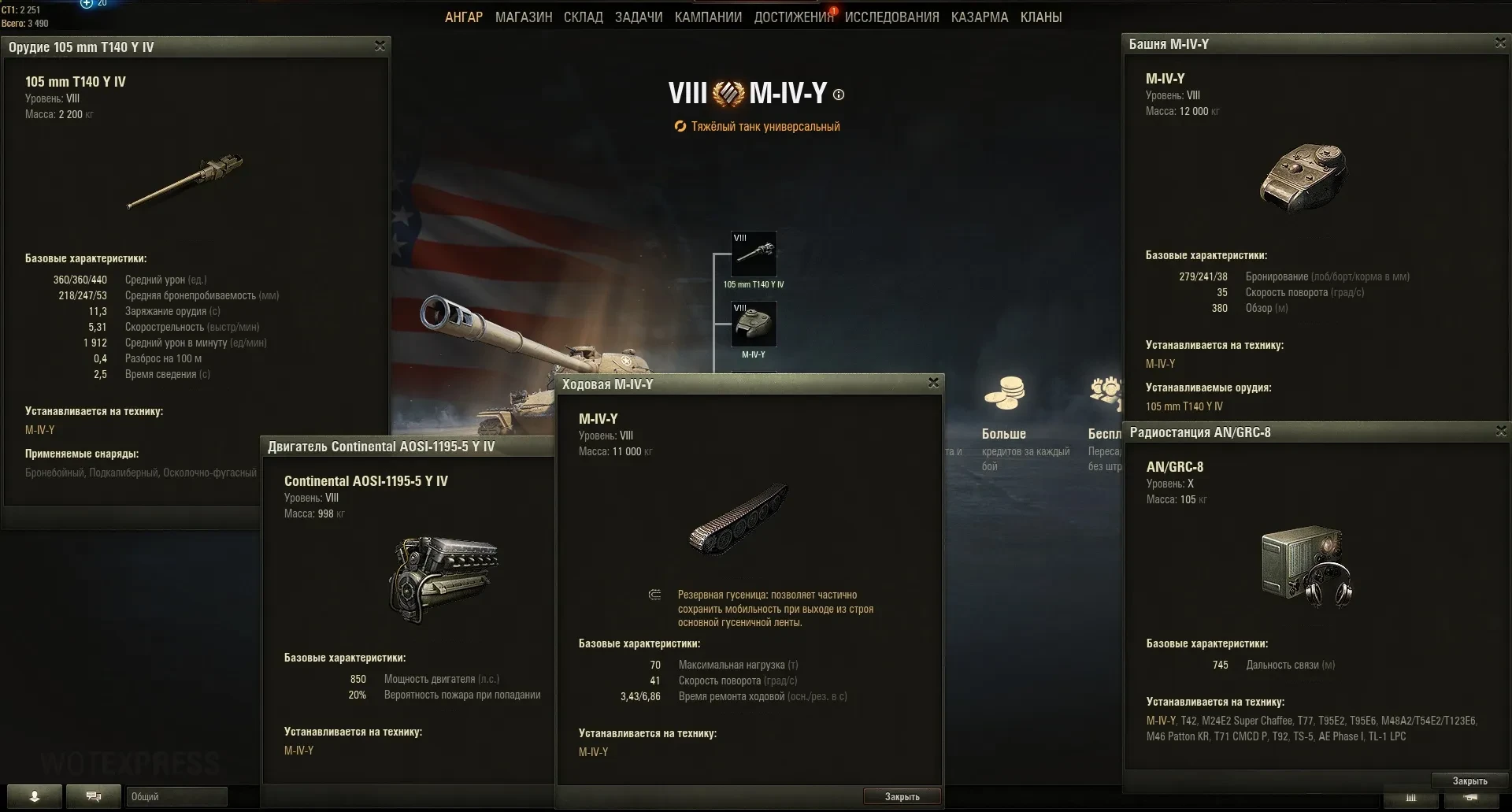Click the Общий chat input field
1512x812 pixels.
pos(176,796)
